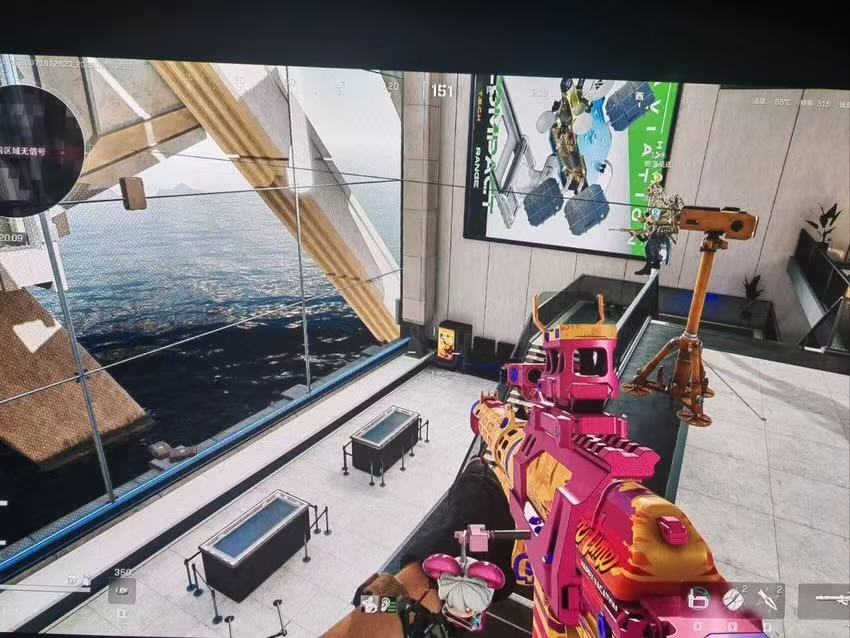
Task: Use the item slot below 359
Action: click(x=121, y=592)
